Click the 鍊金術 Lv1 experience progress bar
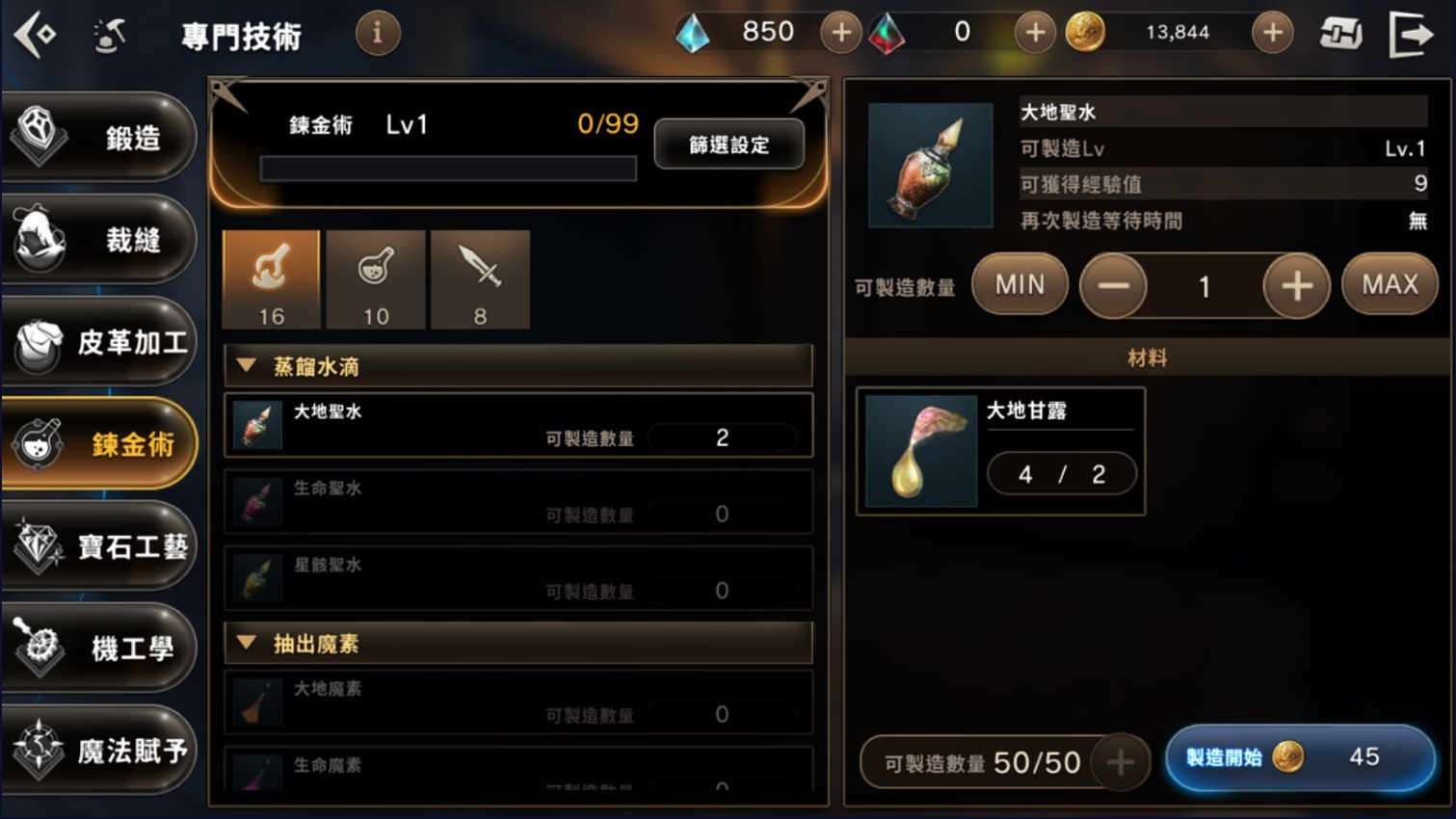 pyautogui.click(x=447, y=168)
